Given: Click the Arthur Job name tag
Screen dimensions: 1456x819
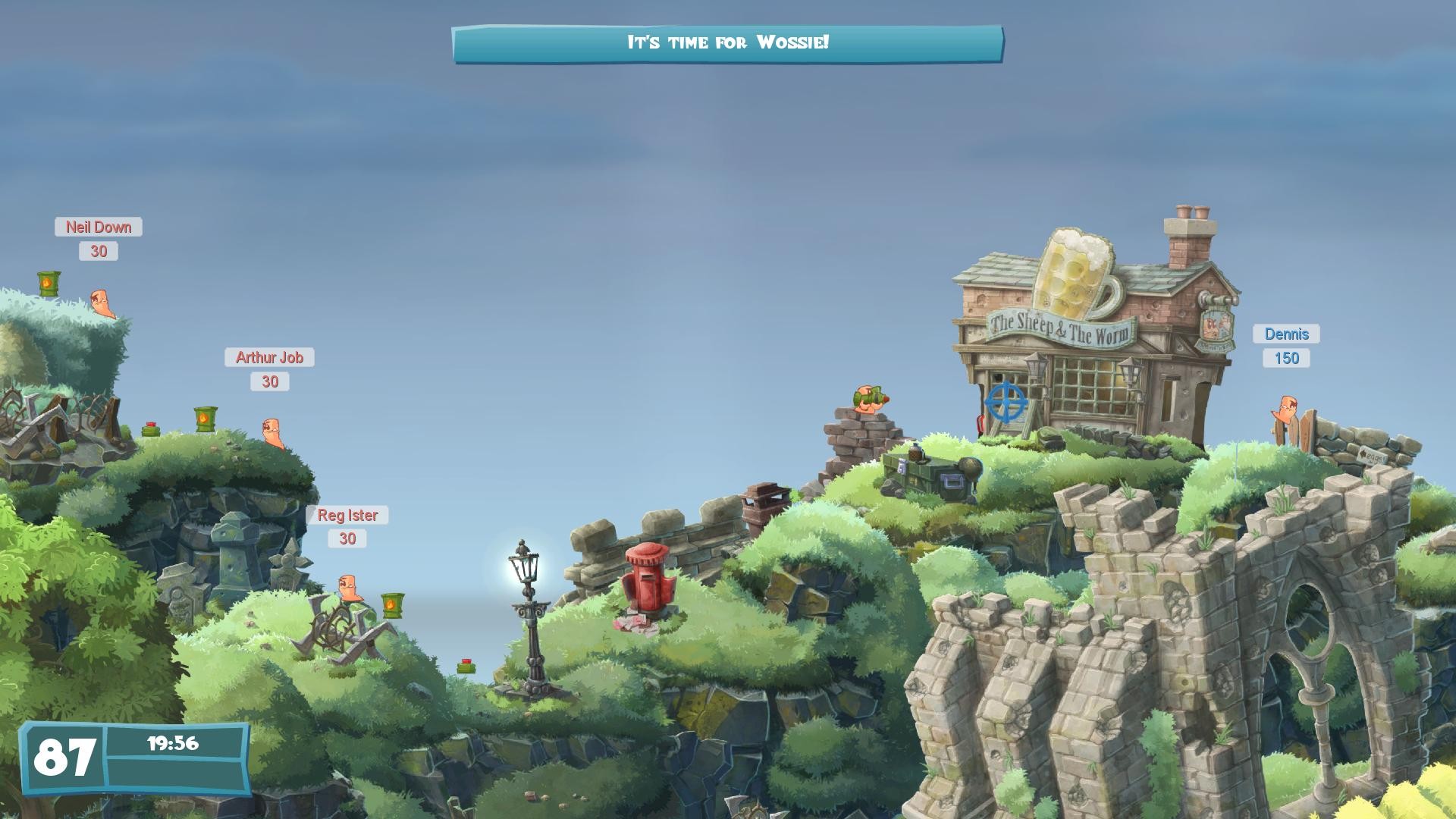Looking at the screenshot, I should coord(269,358).
